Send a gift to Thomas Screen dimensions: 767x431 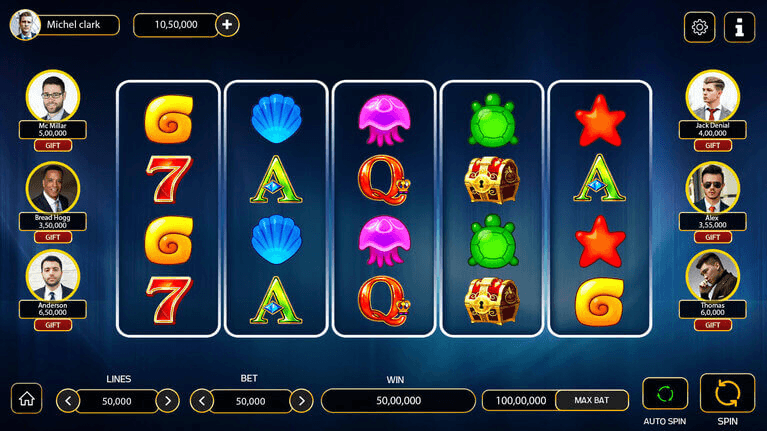[712, 325]
